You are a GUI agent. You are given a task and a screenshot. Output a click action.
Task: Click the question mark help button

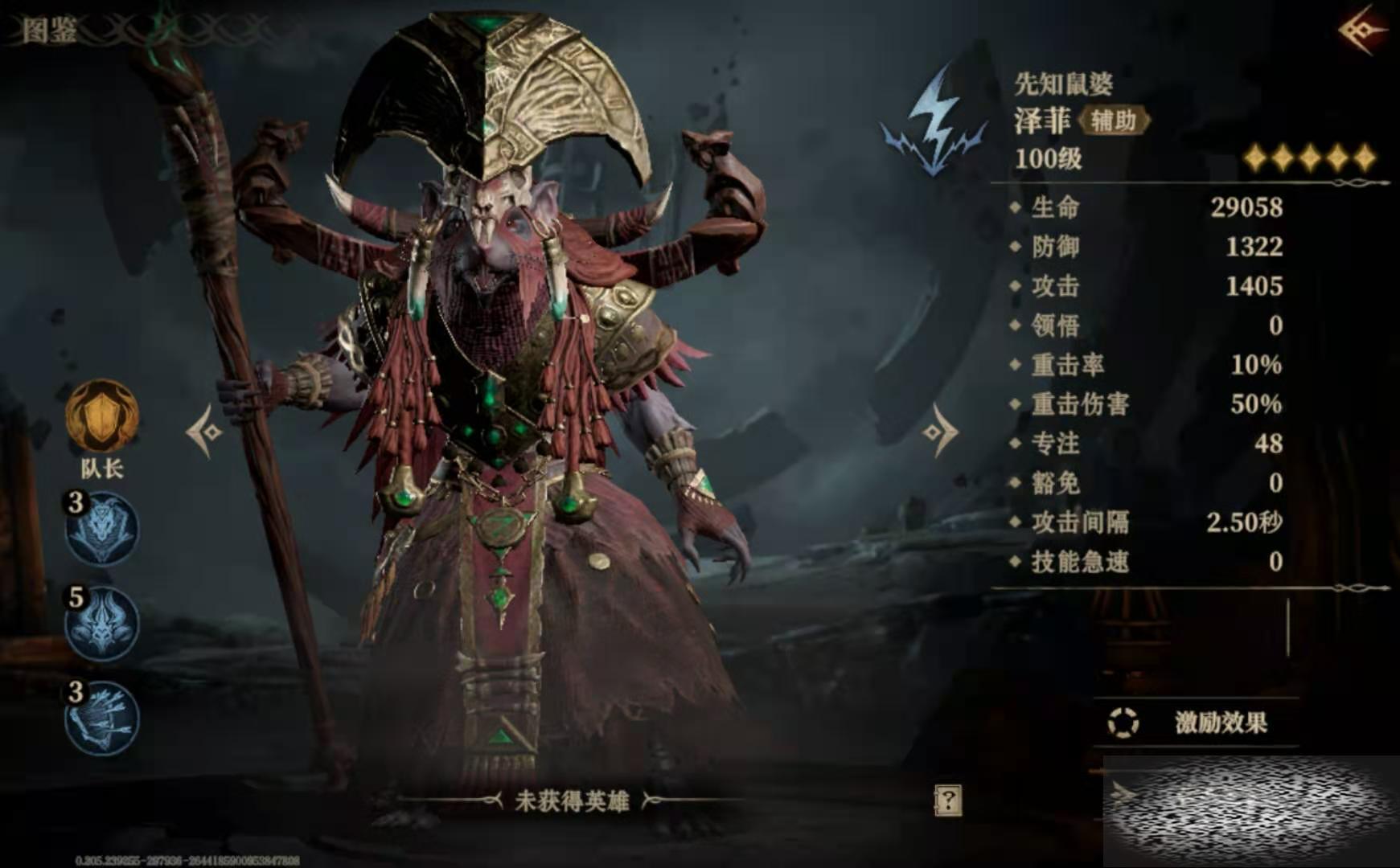tap(947, 800)
